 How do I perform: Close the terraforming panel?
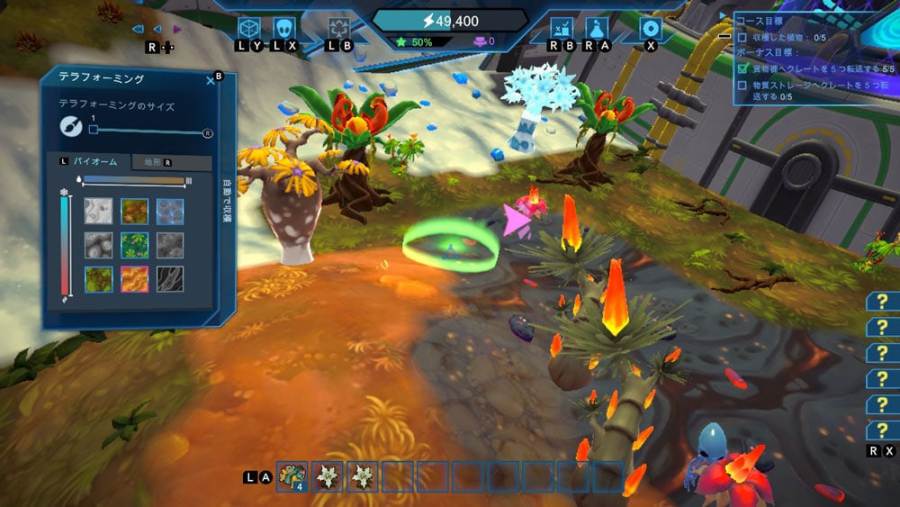(211, 80)
